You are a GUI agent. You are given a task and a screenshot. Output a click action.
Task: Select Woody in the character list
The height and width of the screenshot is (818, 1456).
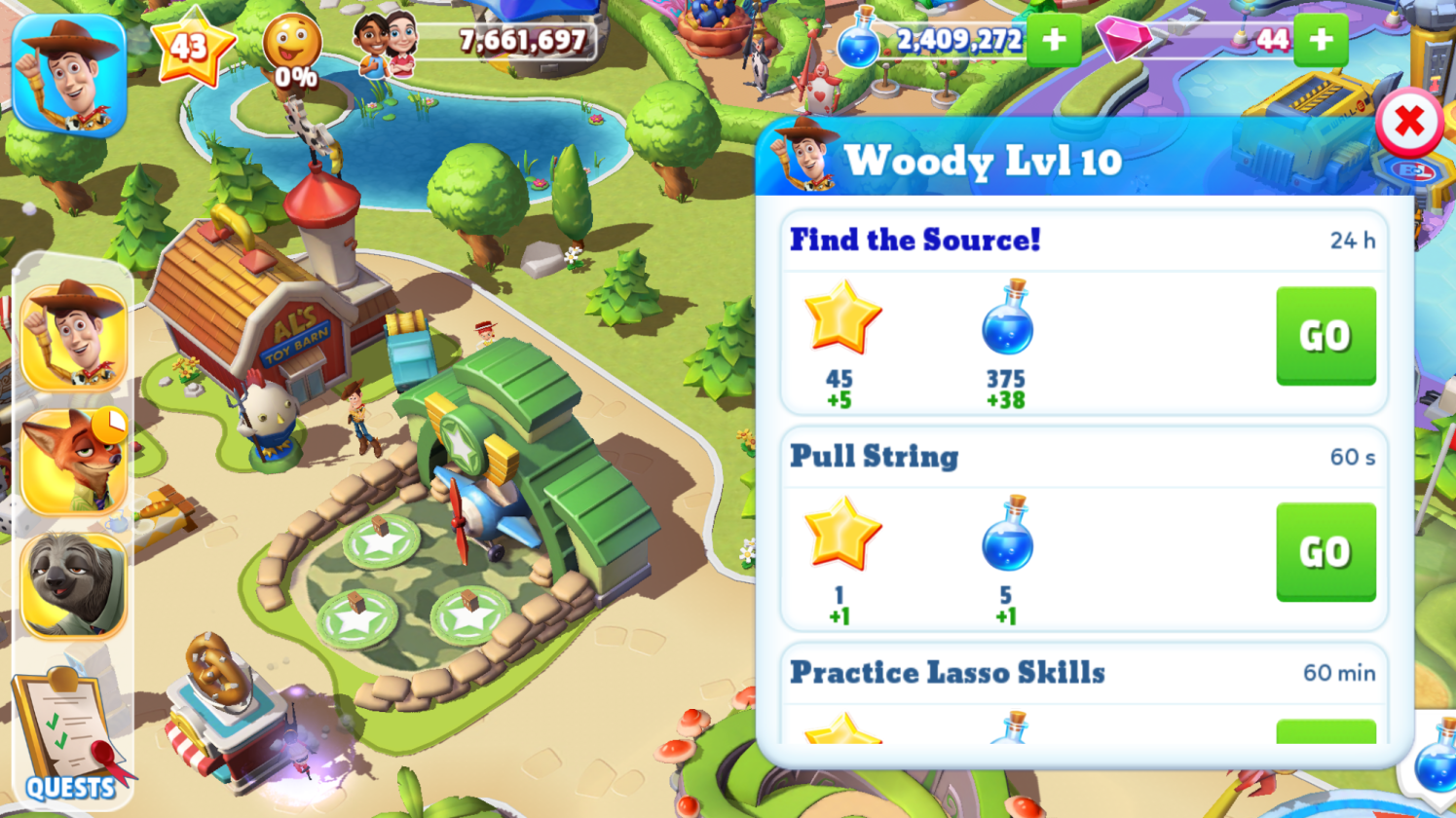pos(74,336)
